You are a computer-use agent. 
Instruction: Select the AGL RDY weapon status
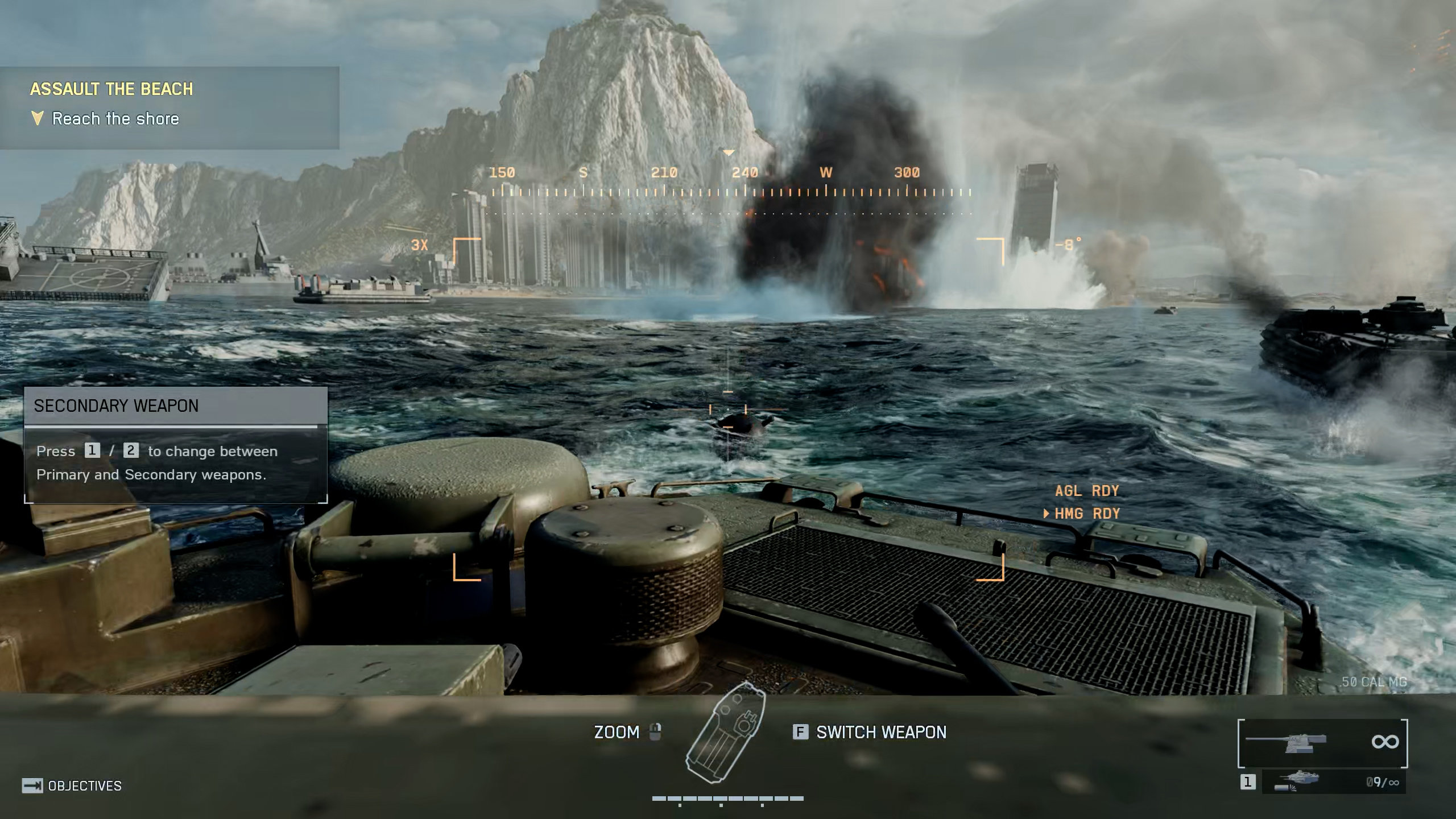click(1086, 491)
